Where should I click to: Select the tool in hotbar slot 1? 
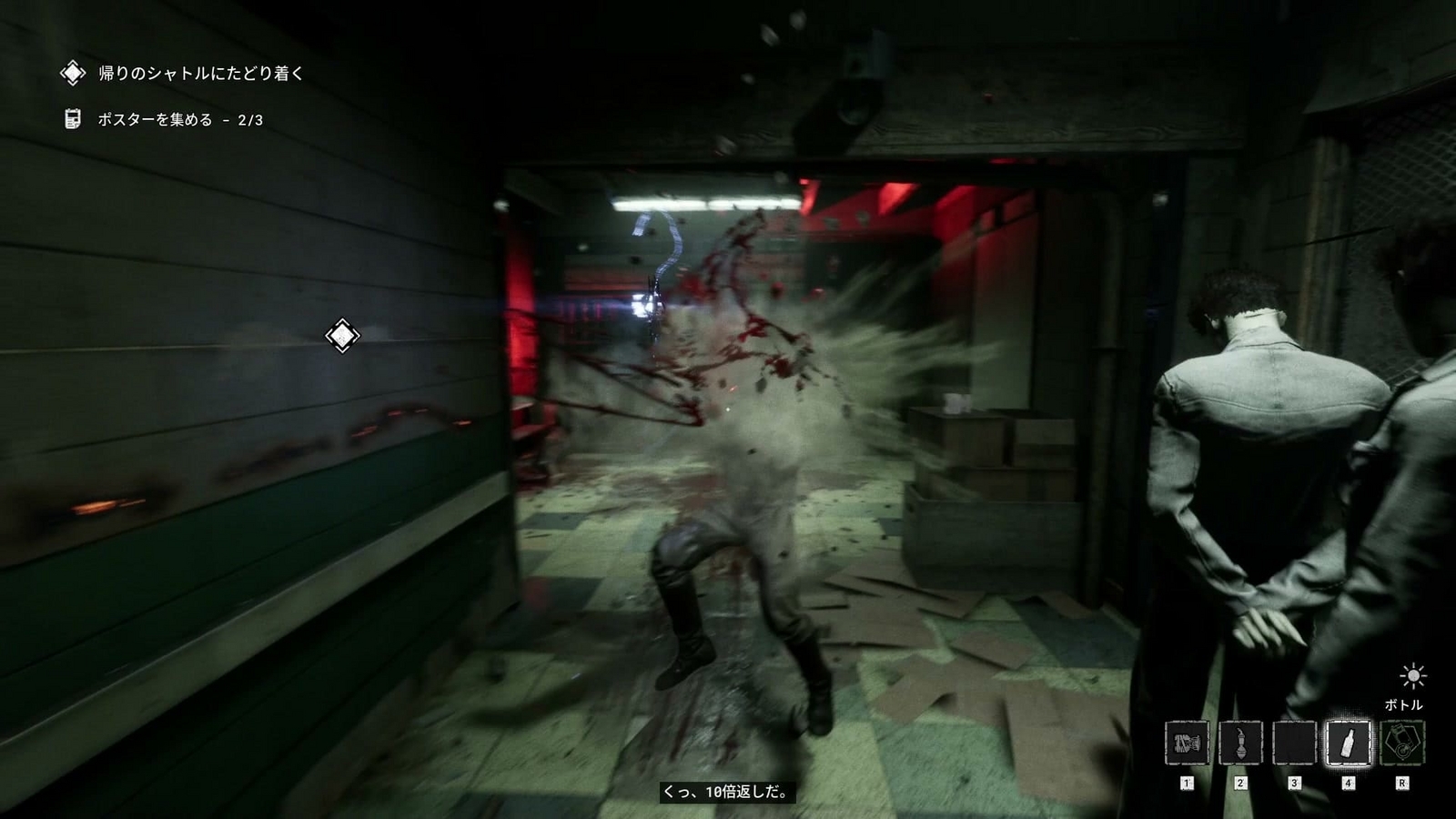1188,743
